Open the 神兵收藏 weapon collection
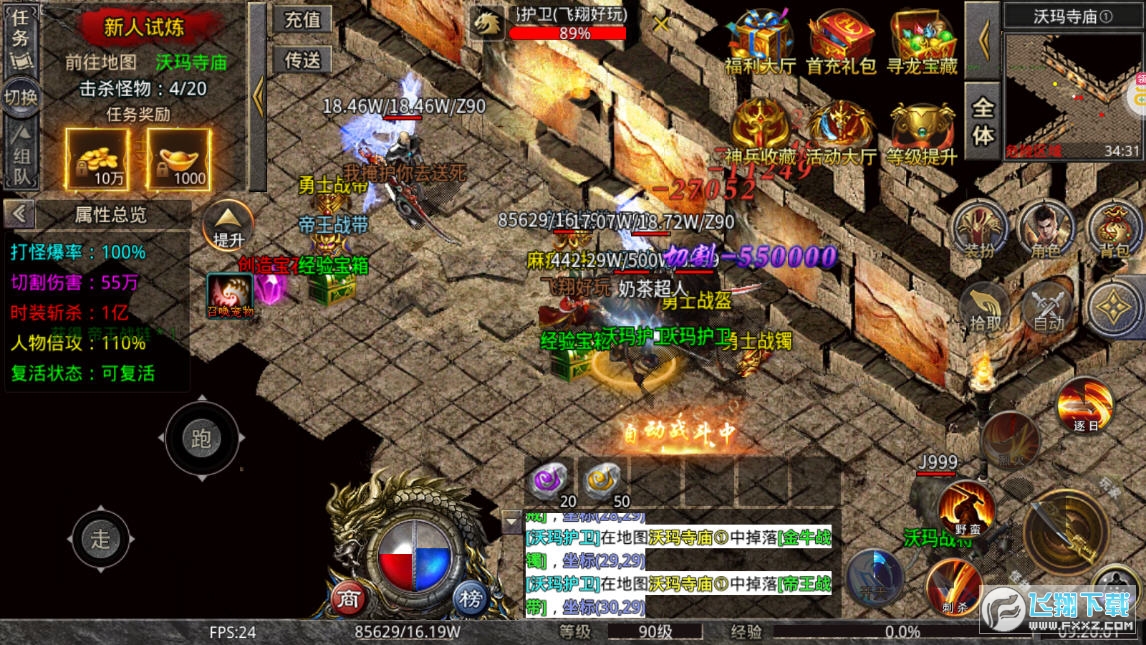 click(759, 133)
